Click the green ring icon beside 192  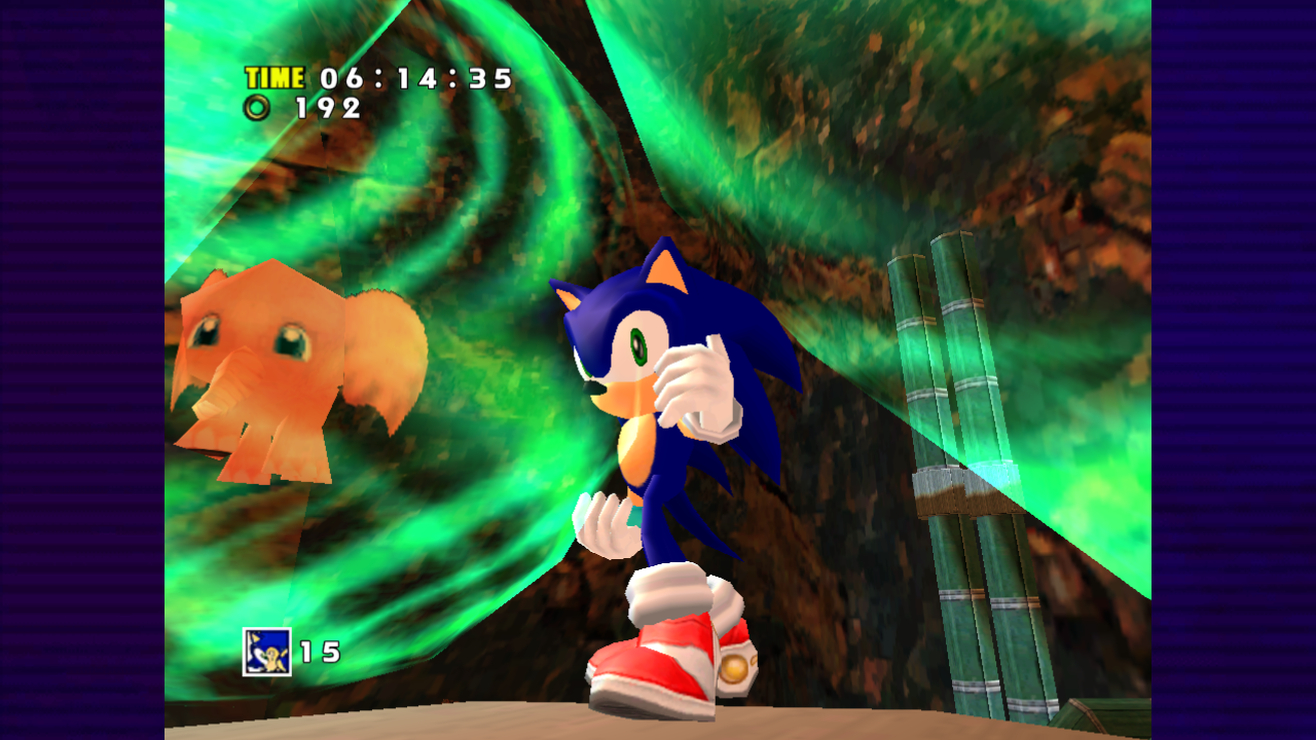click(x=257, y=107)
